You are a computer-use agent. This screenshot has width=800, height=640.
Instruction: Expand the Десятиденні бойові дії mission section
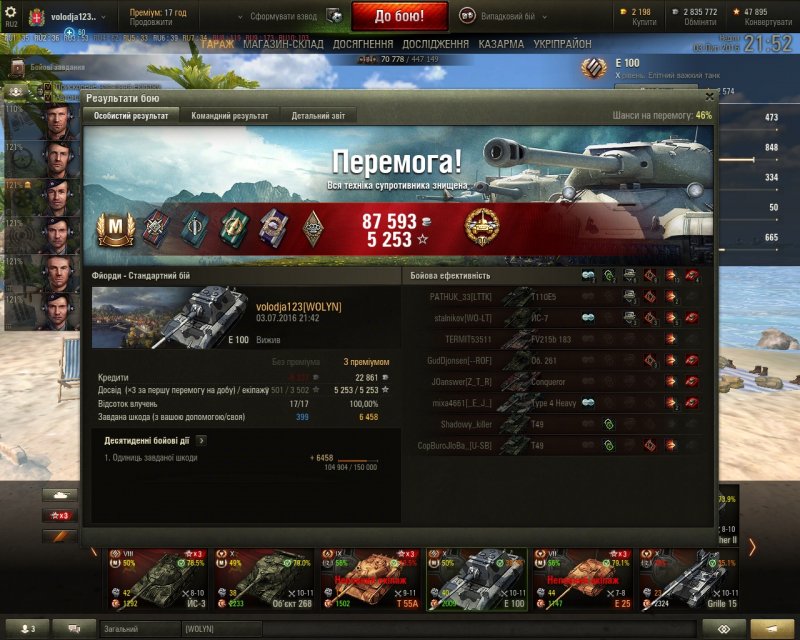pos(201,439)
